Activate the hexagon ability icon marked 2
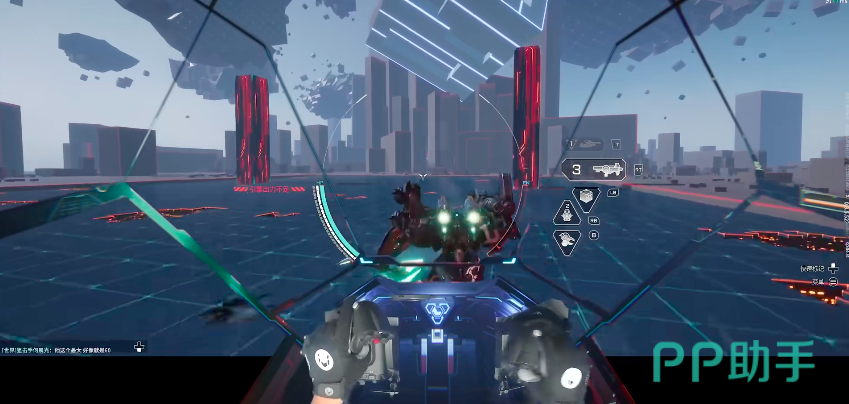The image size is (849, 404). click(x=568, y=214)
